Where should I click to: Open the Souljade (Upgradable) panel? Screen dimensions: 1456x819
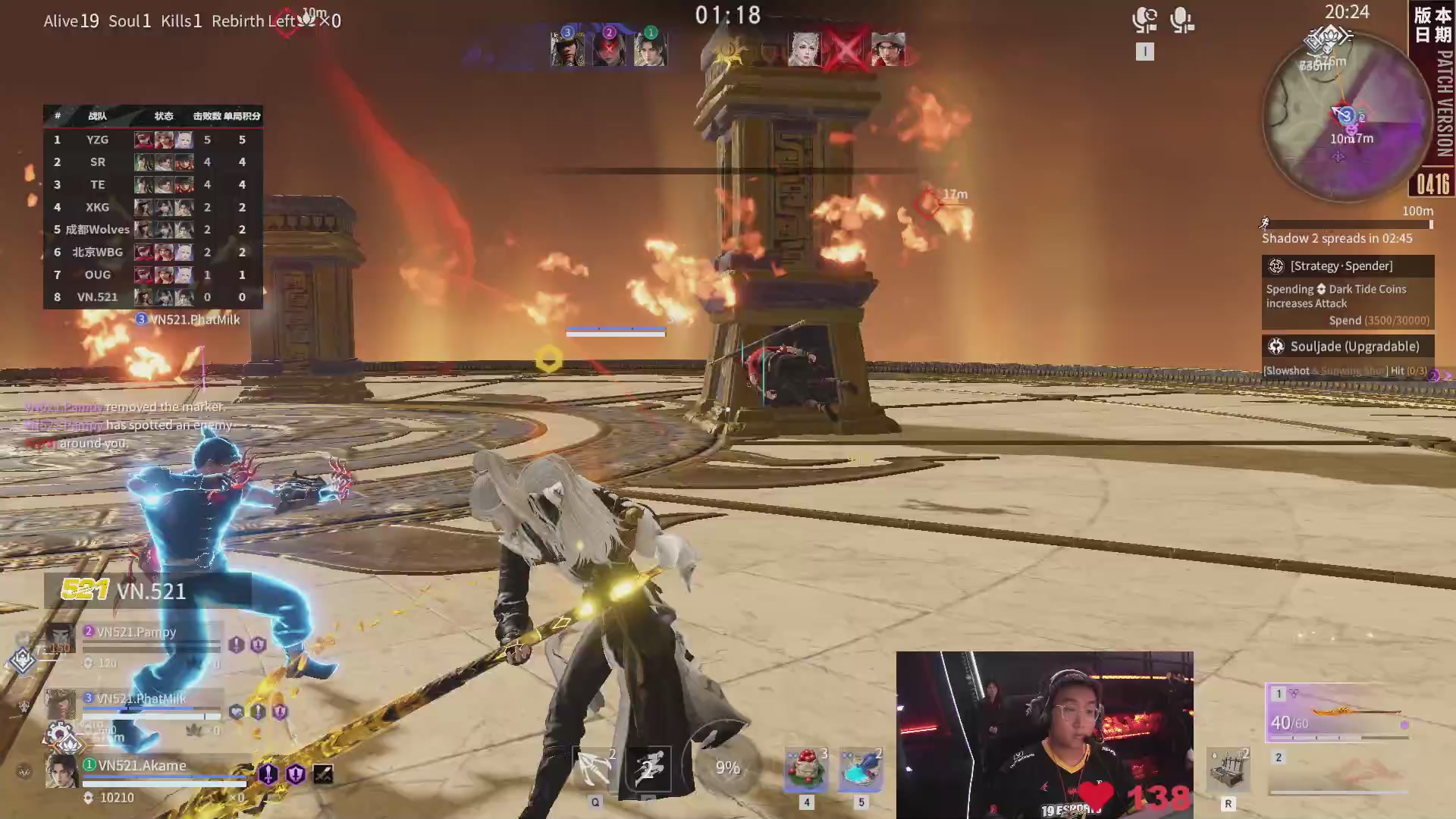pyautogui.click(x=1348, y=347)
